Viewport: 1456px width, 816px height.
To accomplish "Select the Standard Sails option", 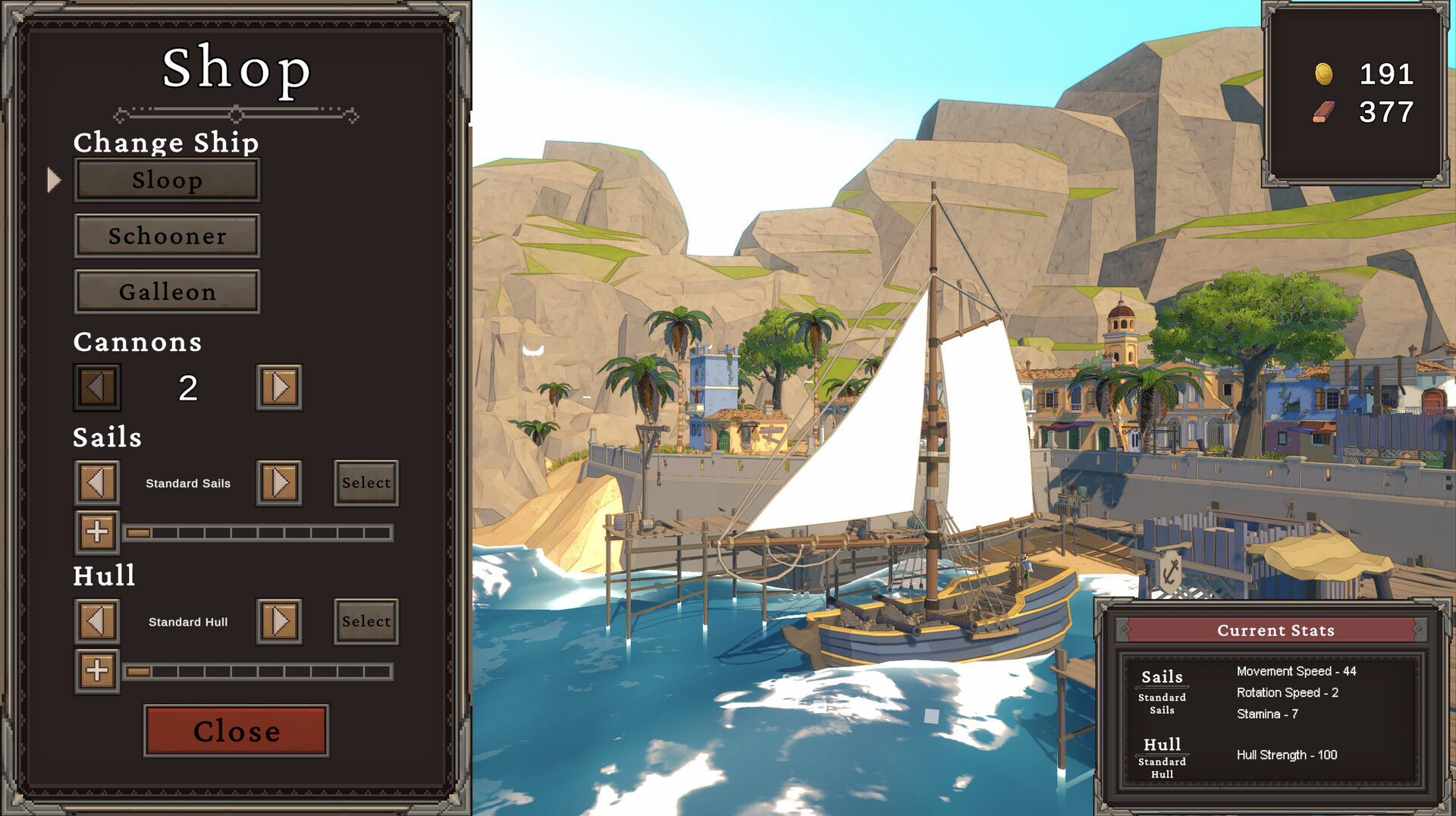I will (x=366, y=482).
